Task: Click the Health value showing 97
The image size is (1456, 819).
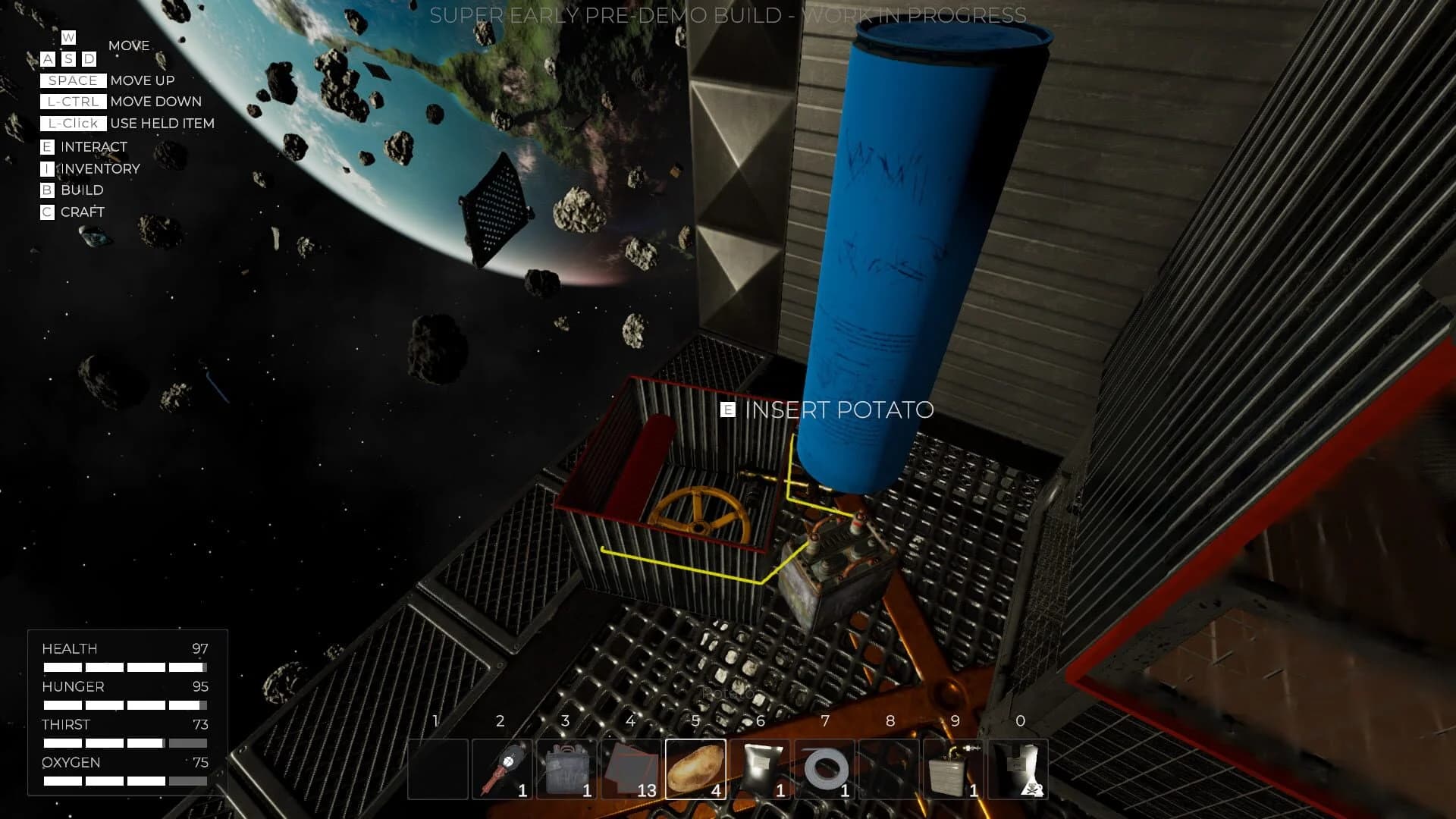Action: point(199,648)
